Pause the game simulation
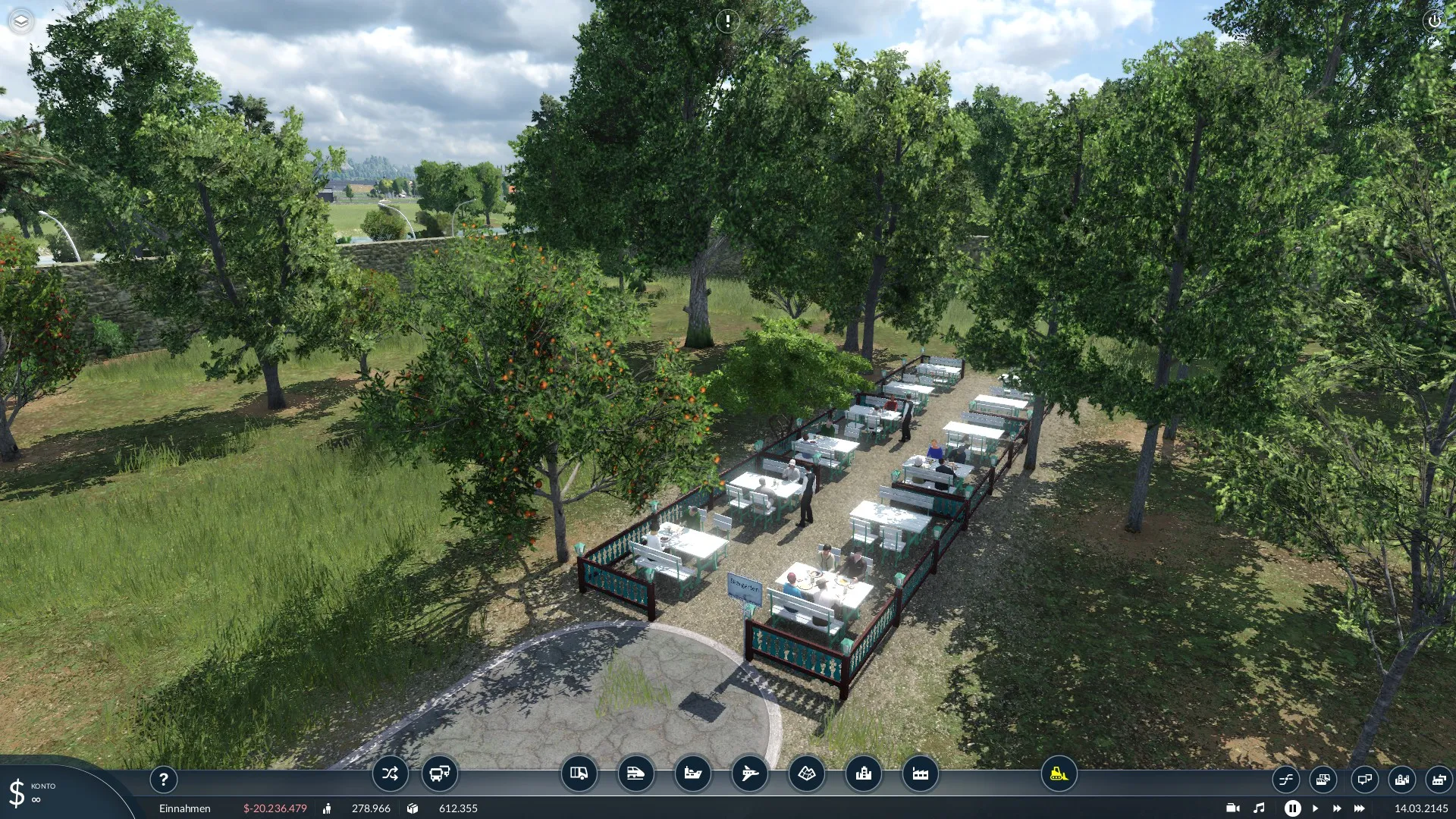The width and height of the screenshot is (1456, 819). (x=1293, y=808)
